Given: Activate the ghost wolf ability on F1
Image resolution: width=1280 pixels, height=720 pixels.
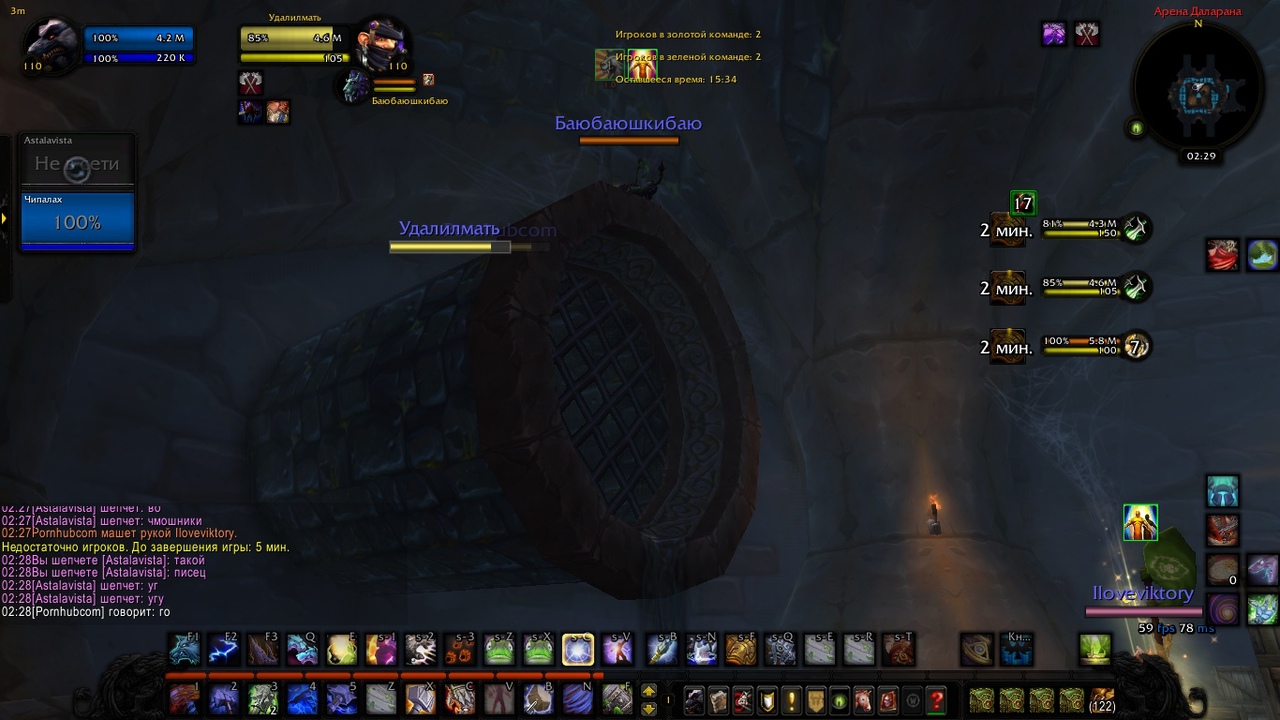Looking at the screenshot, I should 185,649.
